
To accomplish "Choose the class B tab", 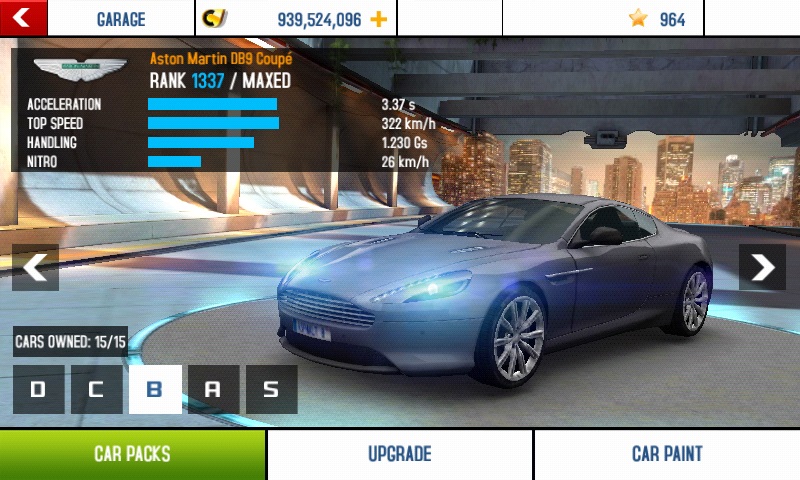I will click(x=155, y=390).
